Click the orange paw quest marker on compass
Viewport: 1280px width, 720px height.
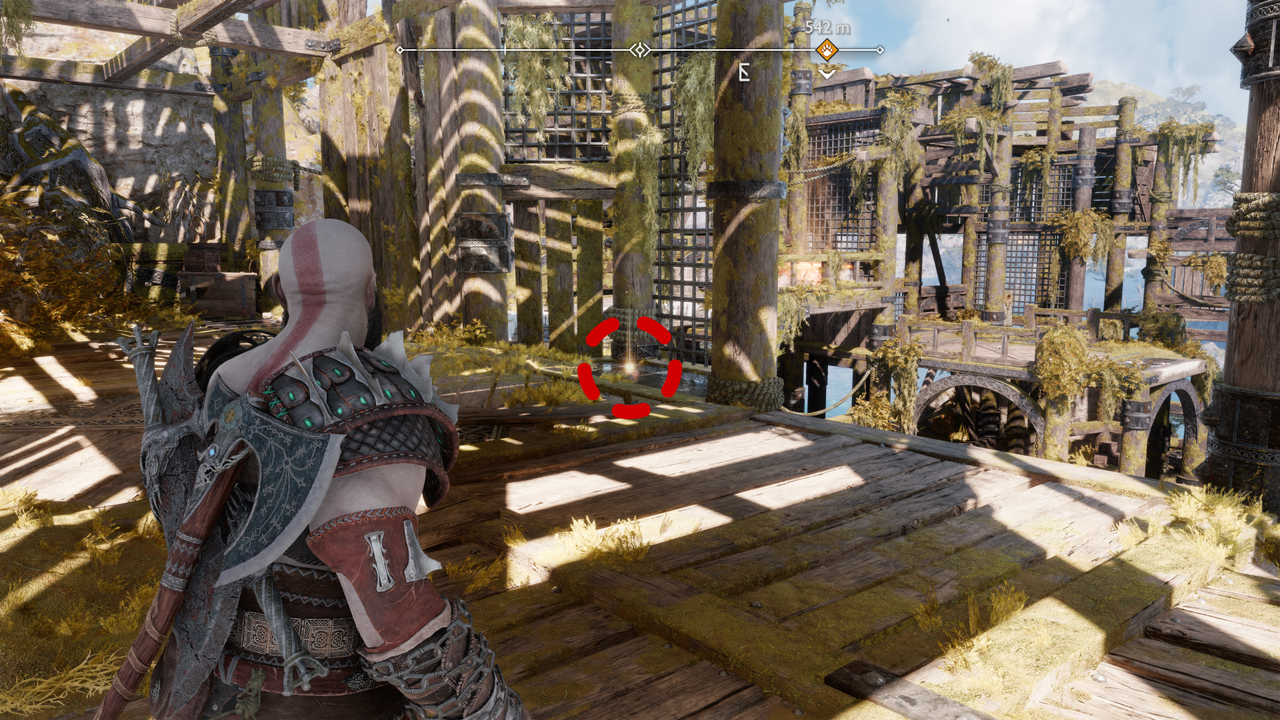click(827, 49)
